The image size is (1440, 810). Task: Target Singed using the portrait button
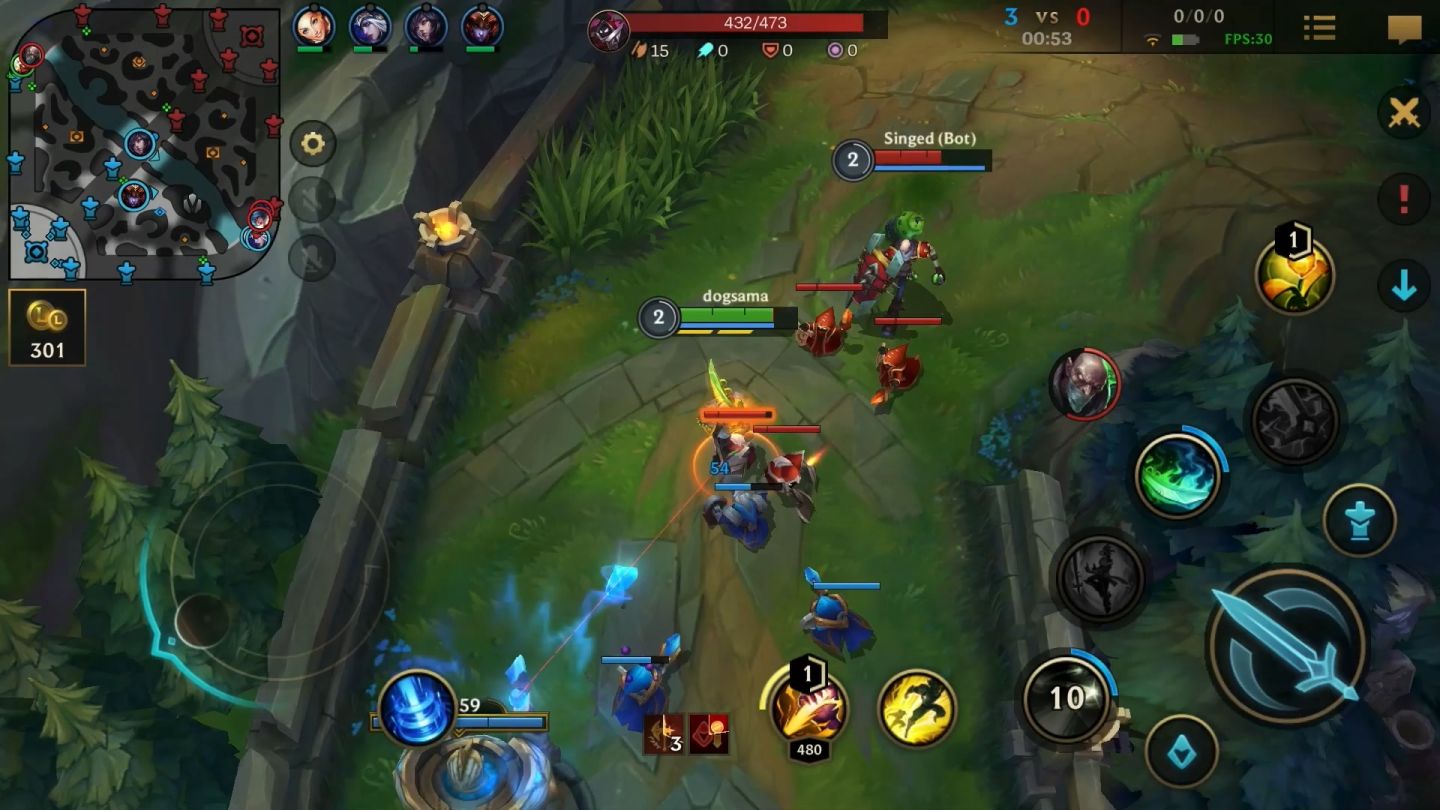1084,384
